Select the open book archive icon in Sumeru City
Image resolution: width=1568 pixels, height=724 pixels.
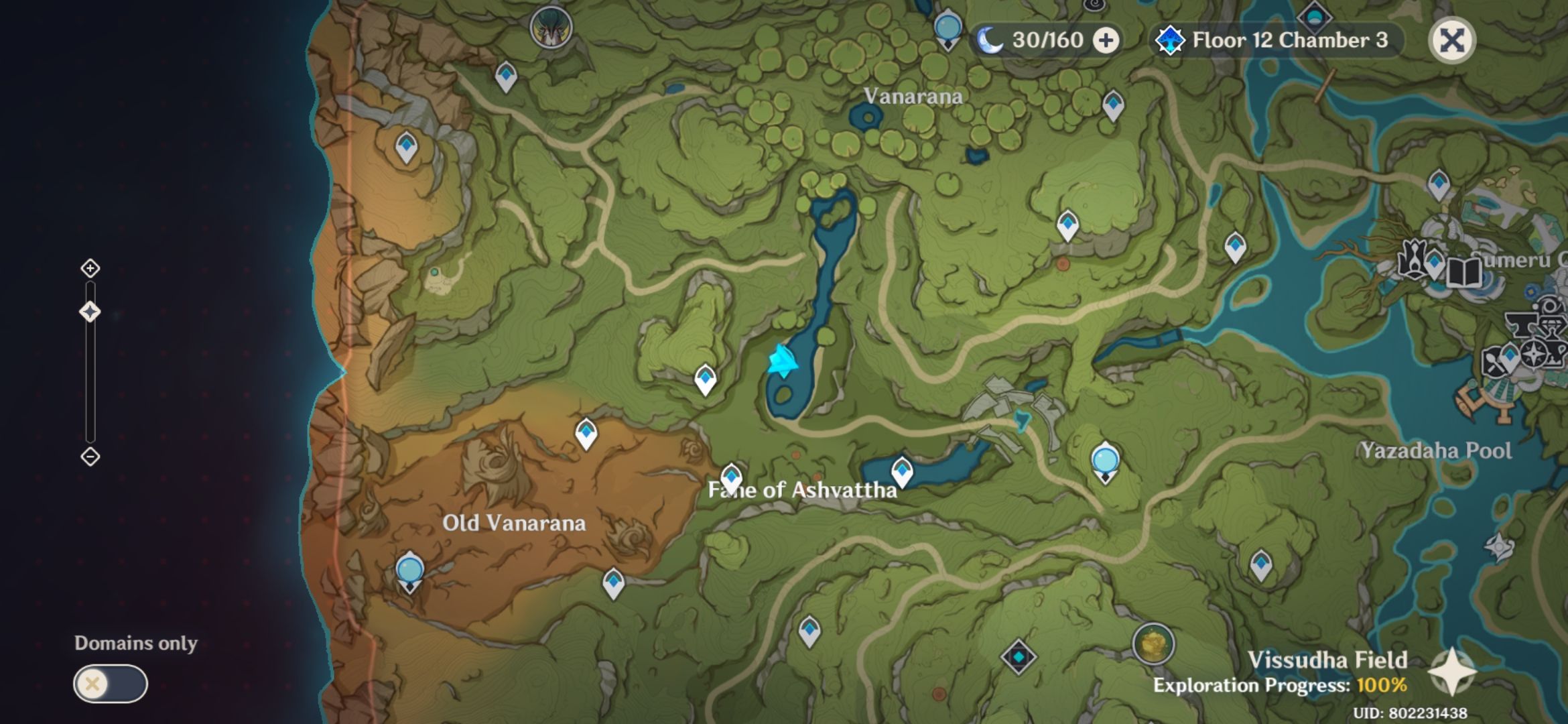pyautogui.click(x=1463, y=271)
